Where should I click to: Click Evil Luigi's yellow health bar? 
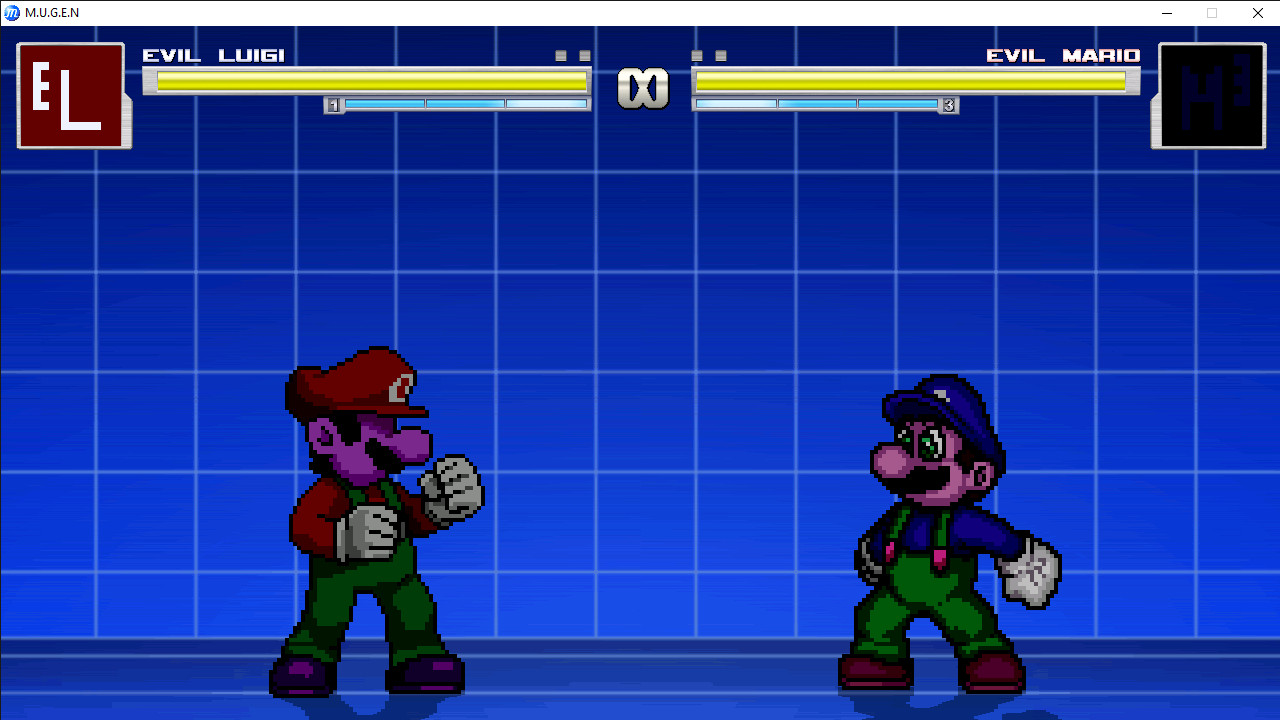point(370,81)
